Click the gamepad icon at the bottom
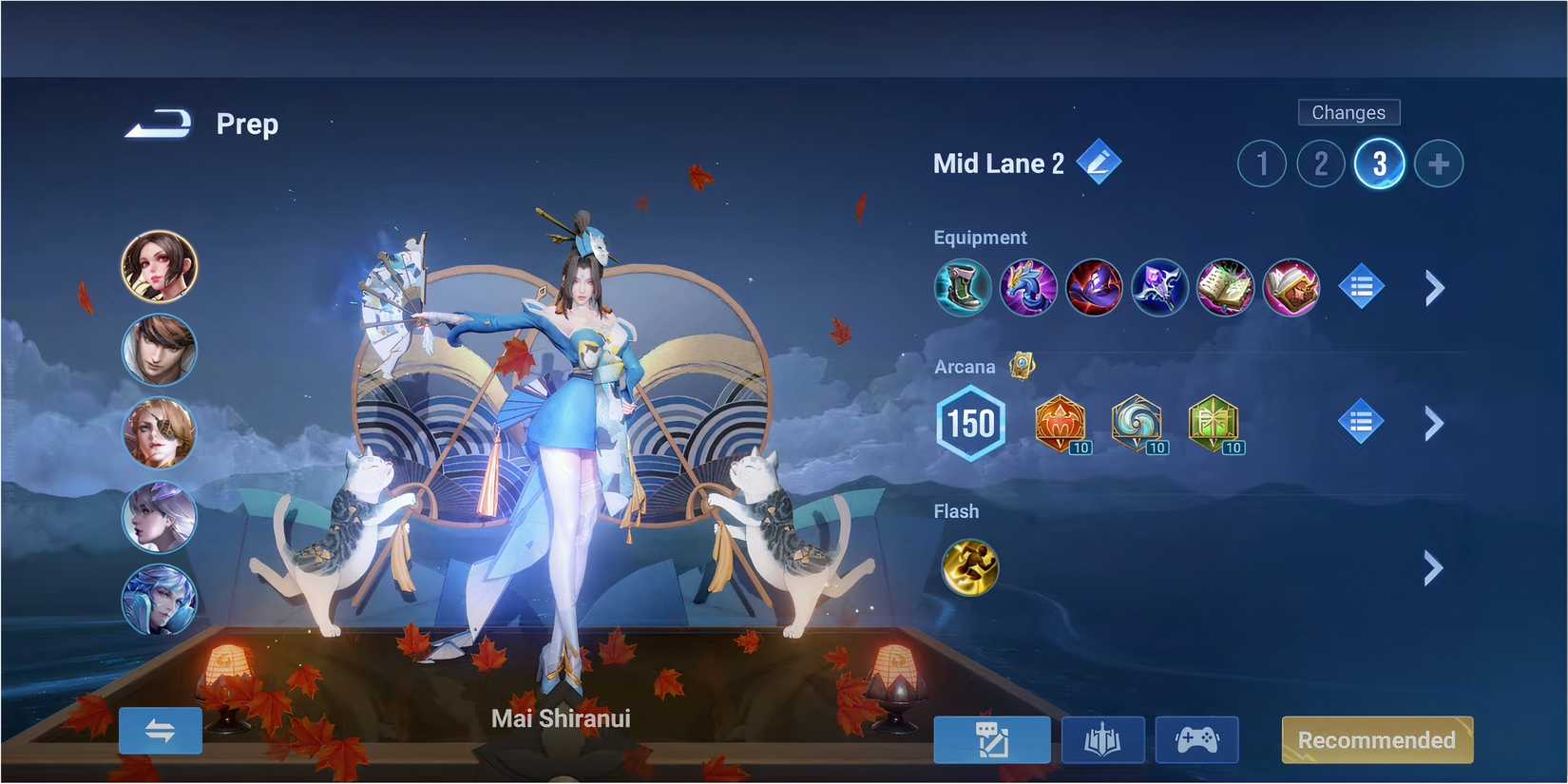This screenshot has width=1568, height=784. pos(1196,739)
